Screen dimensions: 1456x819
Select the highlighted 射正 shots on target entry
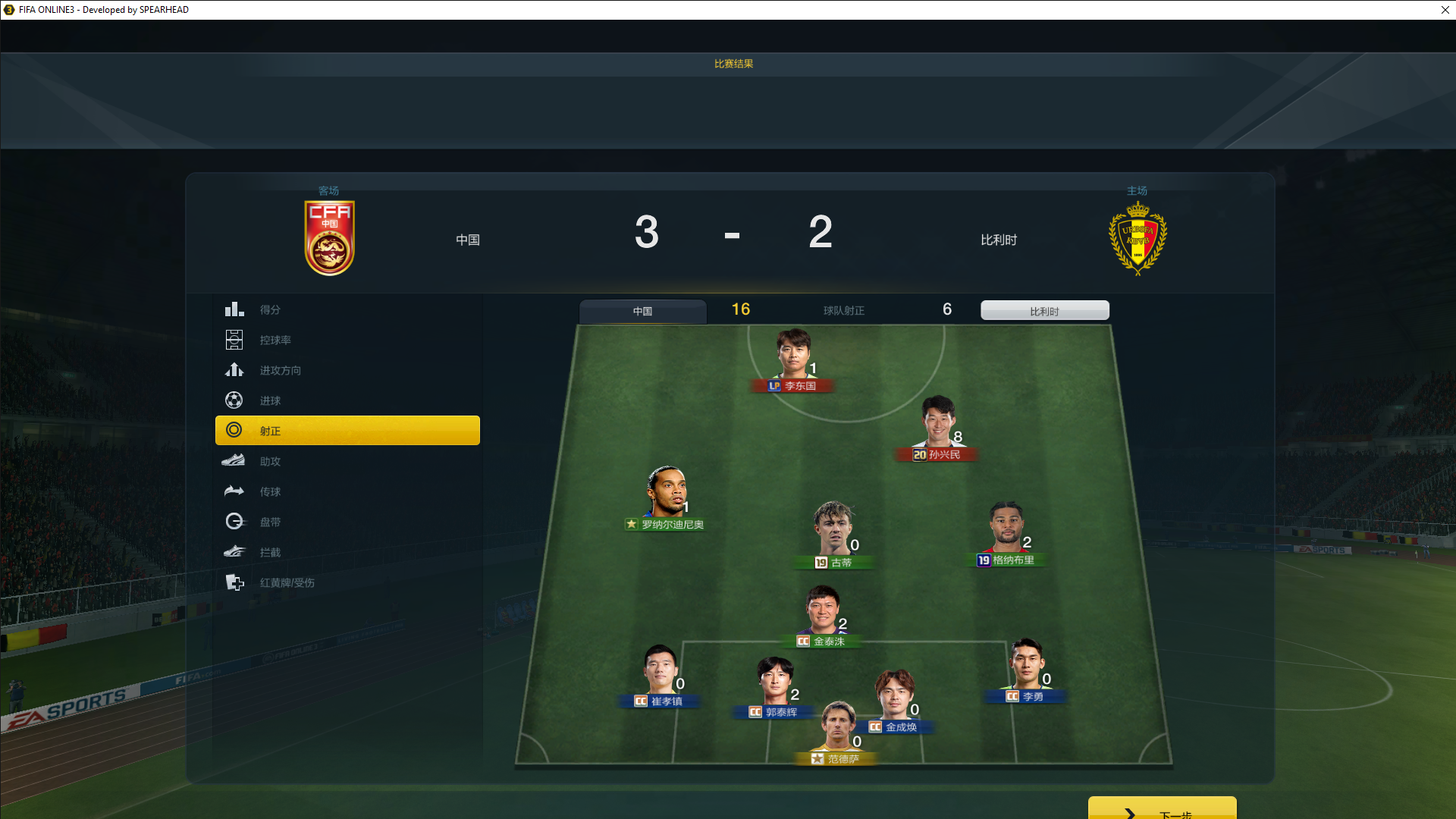(347, 431)
